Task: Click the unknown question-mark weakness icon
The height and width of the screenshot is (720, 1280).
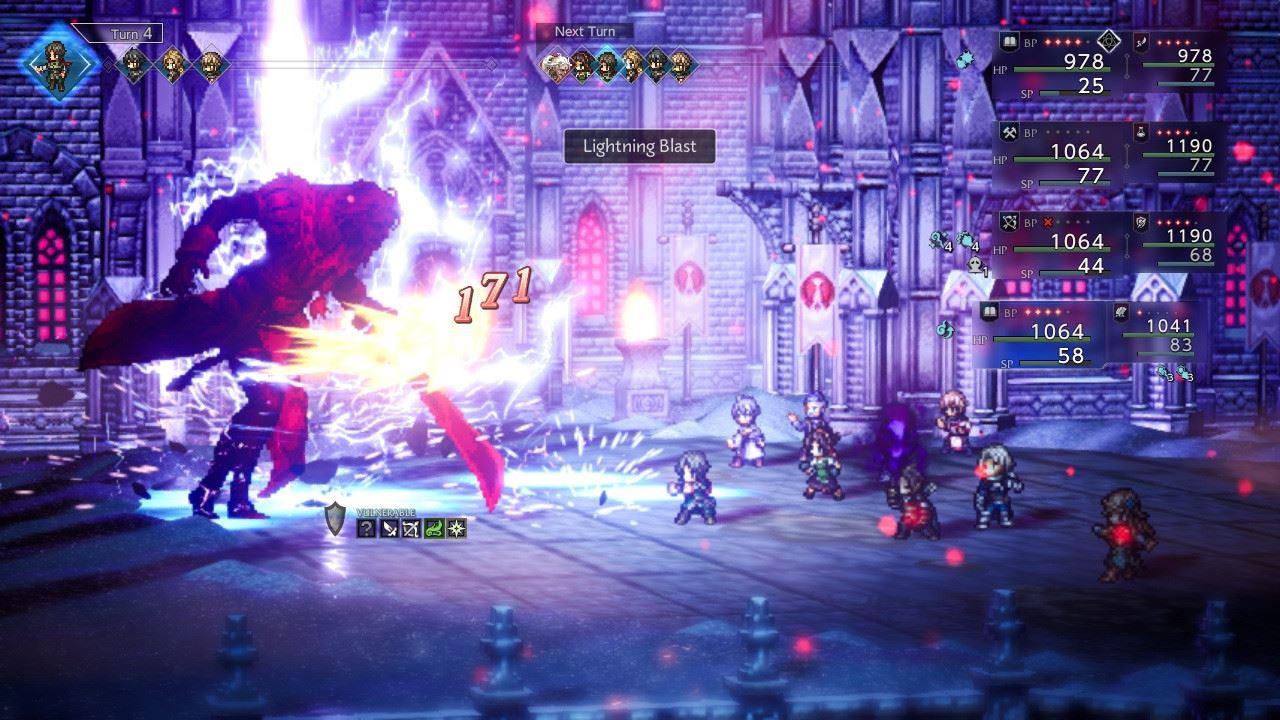Action: tap(367, 529)
